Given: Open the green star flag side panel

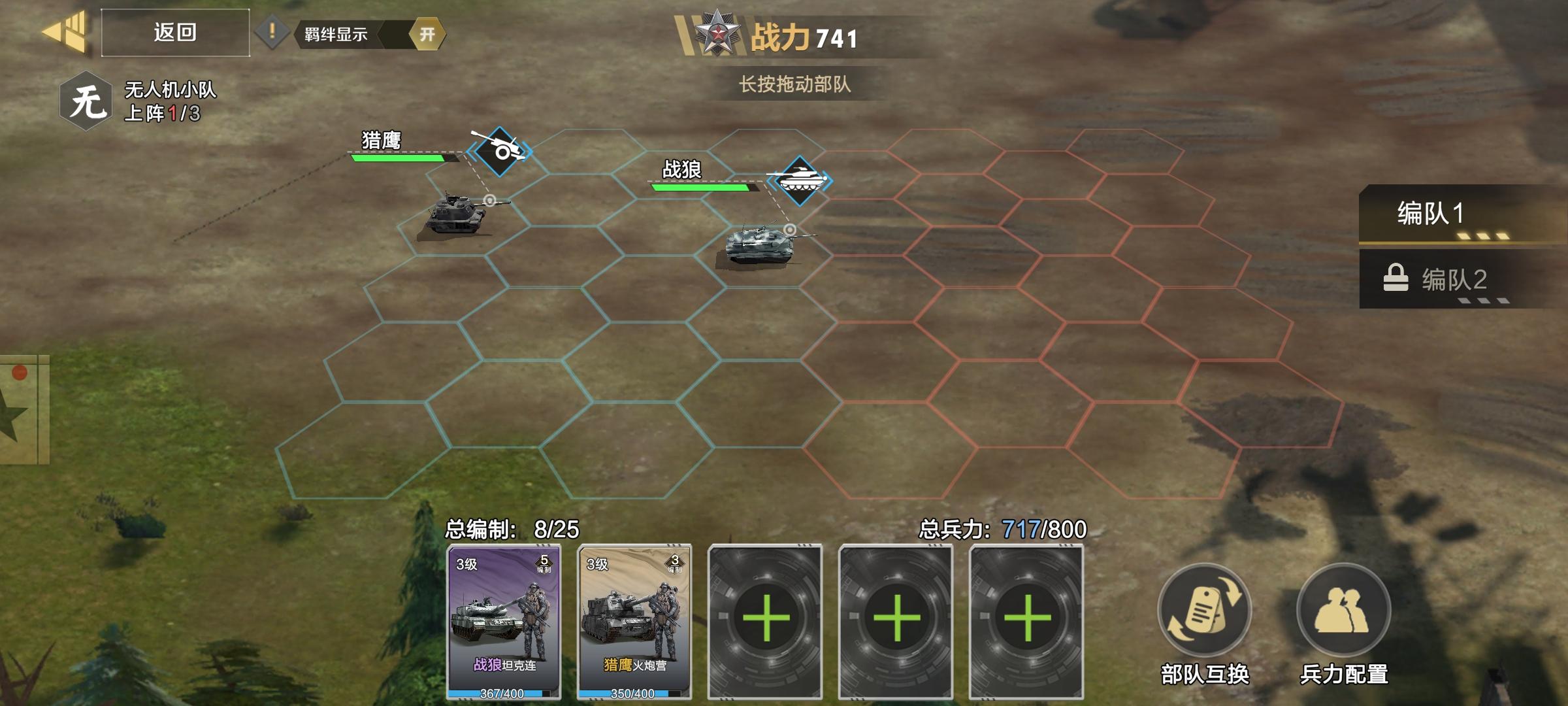Looking at the screenshot, I should (x=23, y=410).
